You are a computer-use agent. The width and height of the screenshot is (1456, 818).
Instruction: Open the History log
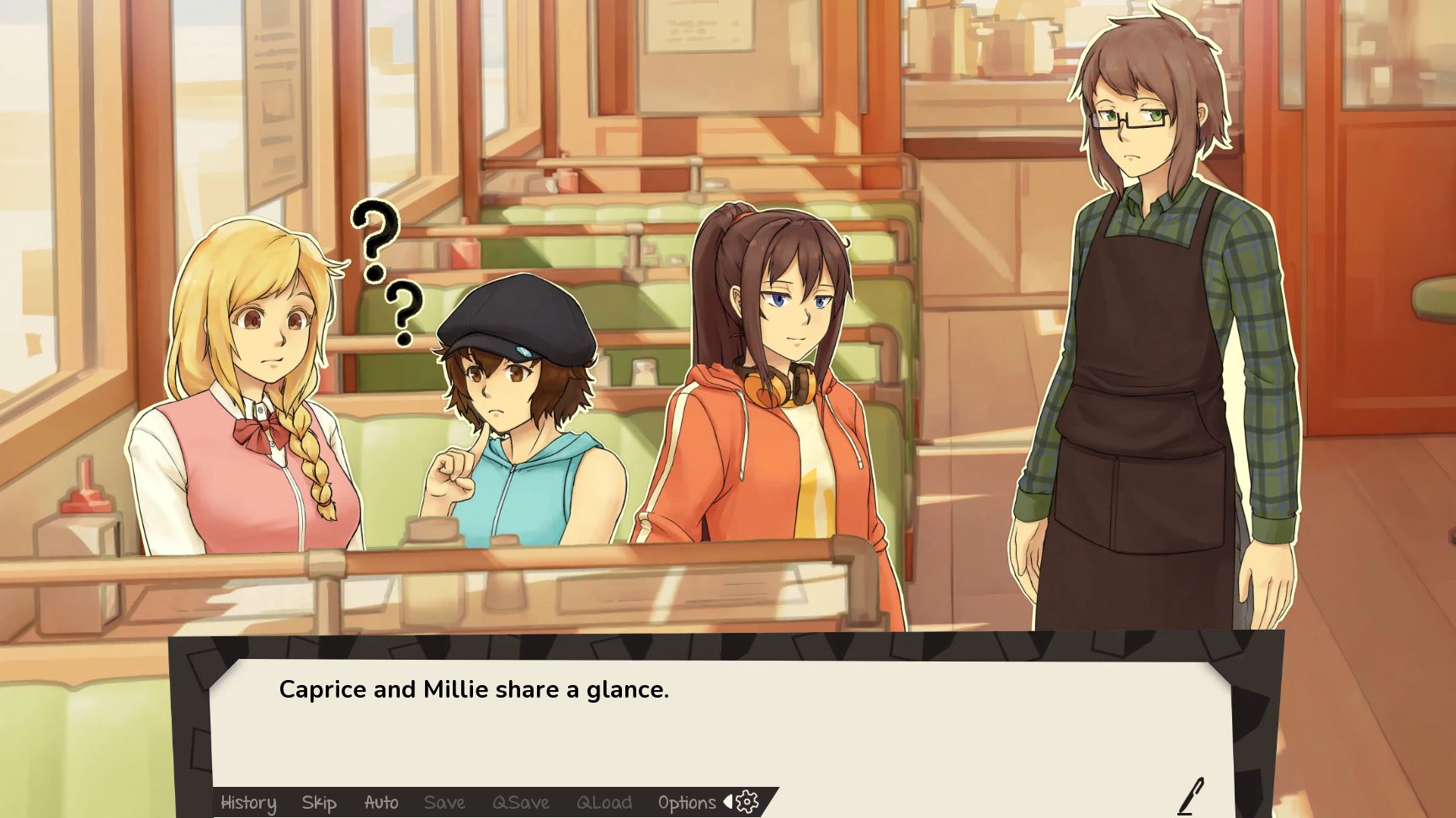[247, 803]
